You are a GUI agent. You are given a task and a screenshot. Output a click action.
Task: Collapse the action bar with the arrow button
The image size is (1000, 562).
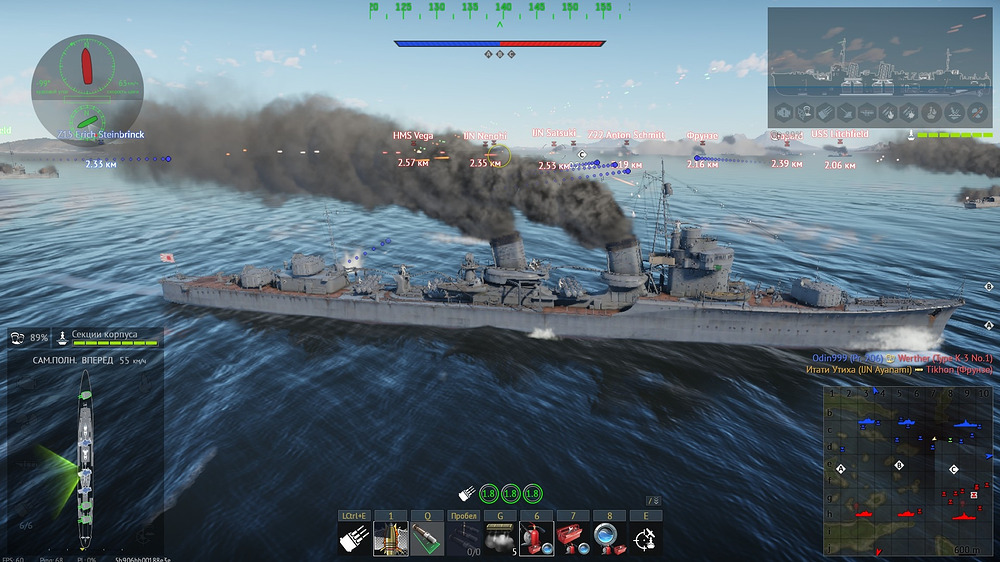click(653, 500)
